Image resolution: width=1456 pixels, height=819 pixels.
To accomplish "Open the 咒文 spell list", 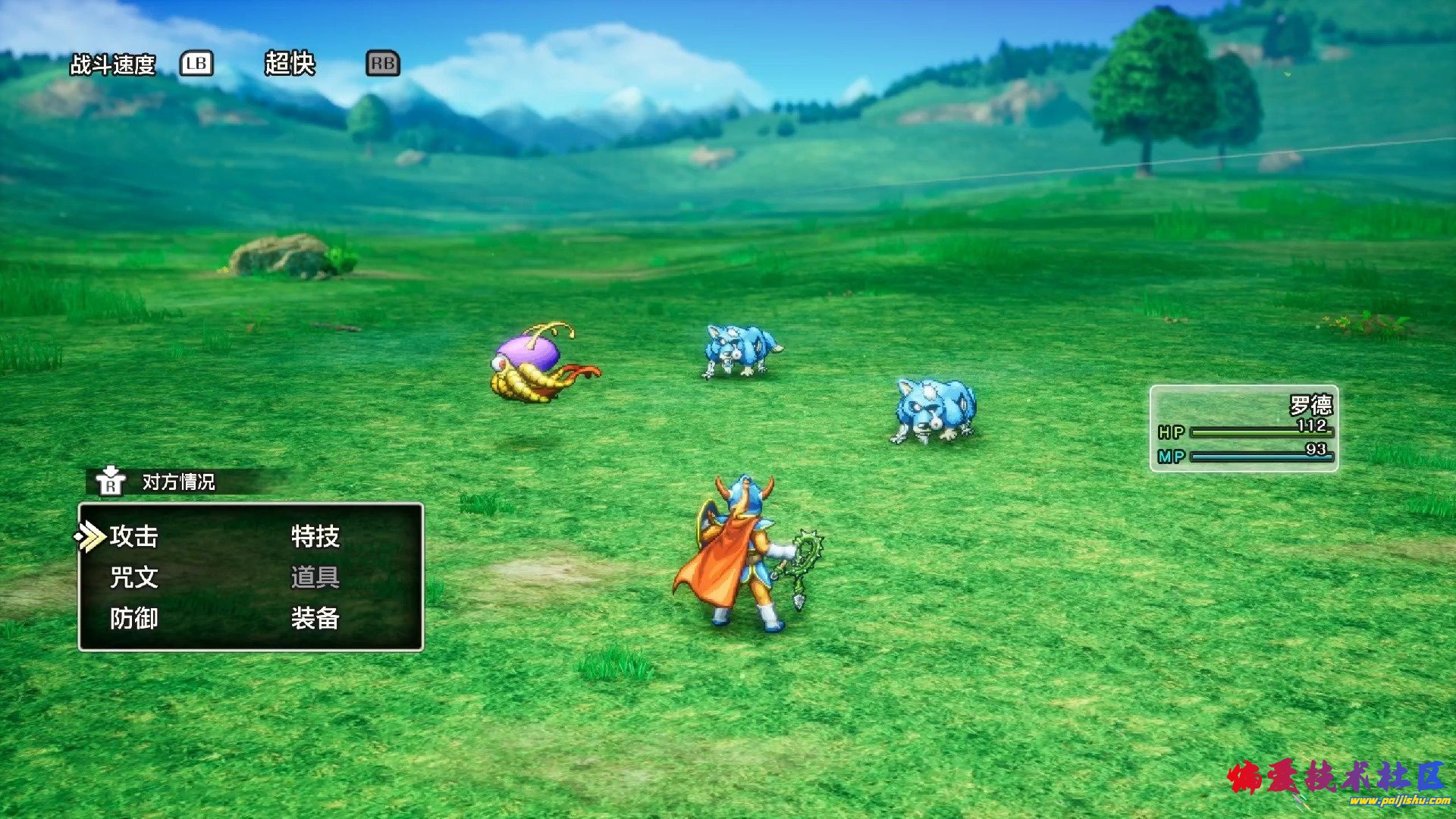I will [x=133, y=578].
